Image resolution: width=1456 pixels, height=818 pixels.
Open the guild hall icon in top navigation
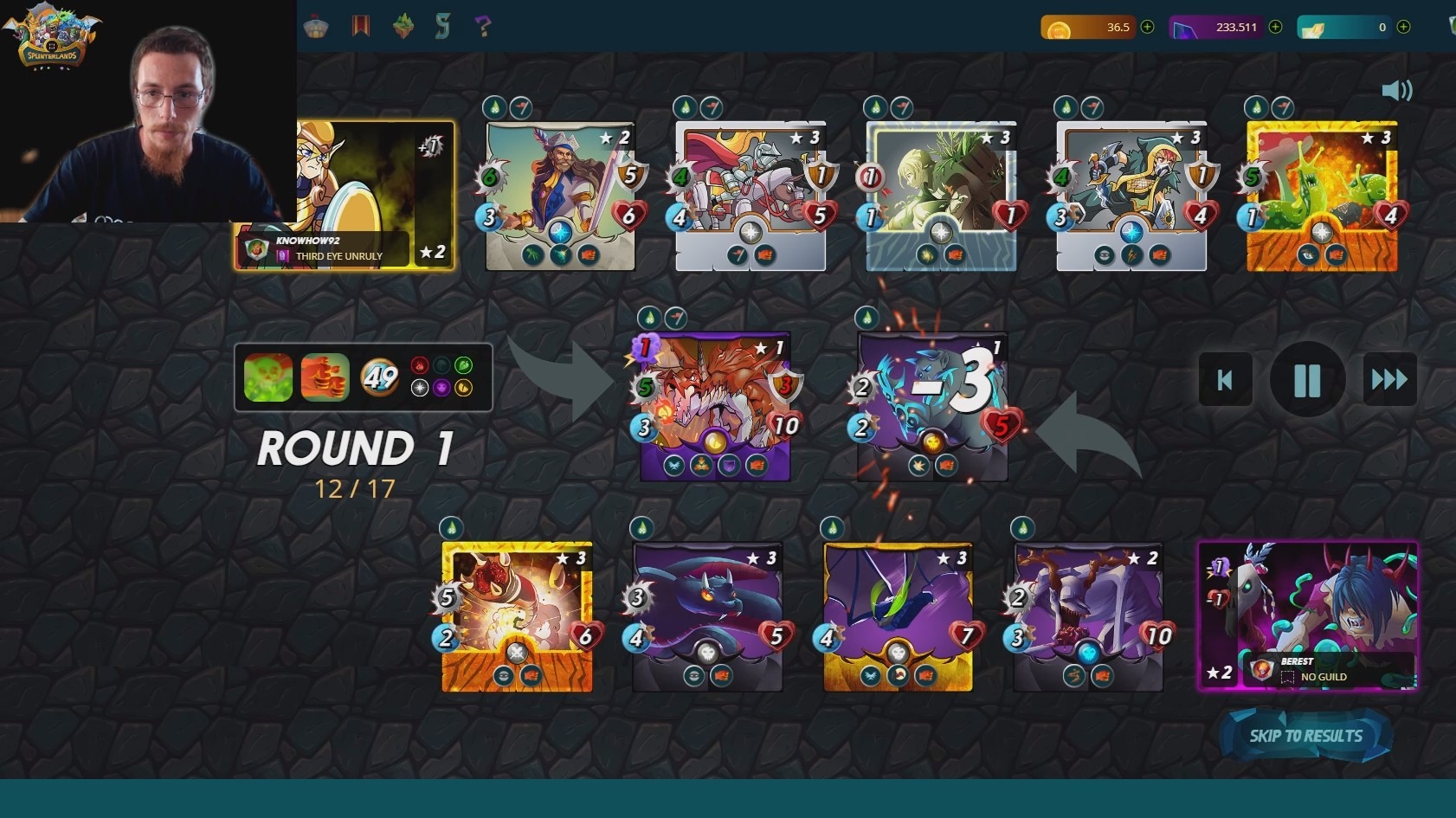tap(316, 27)
